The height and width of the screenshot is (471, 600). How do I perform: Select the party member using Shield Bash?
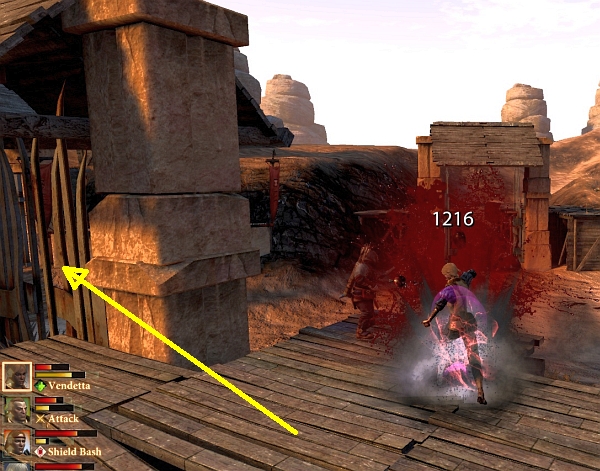16,445
